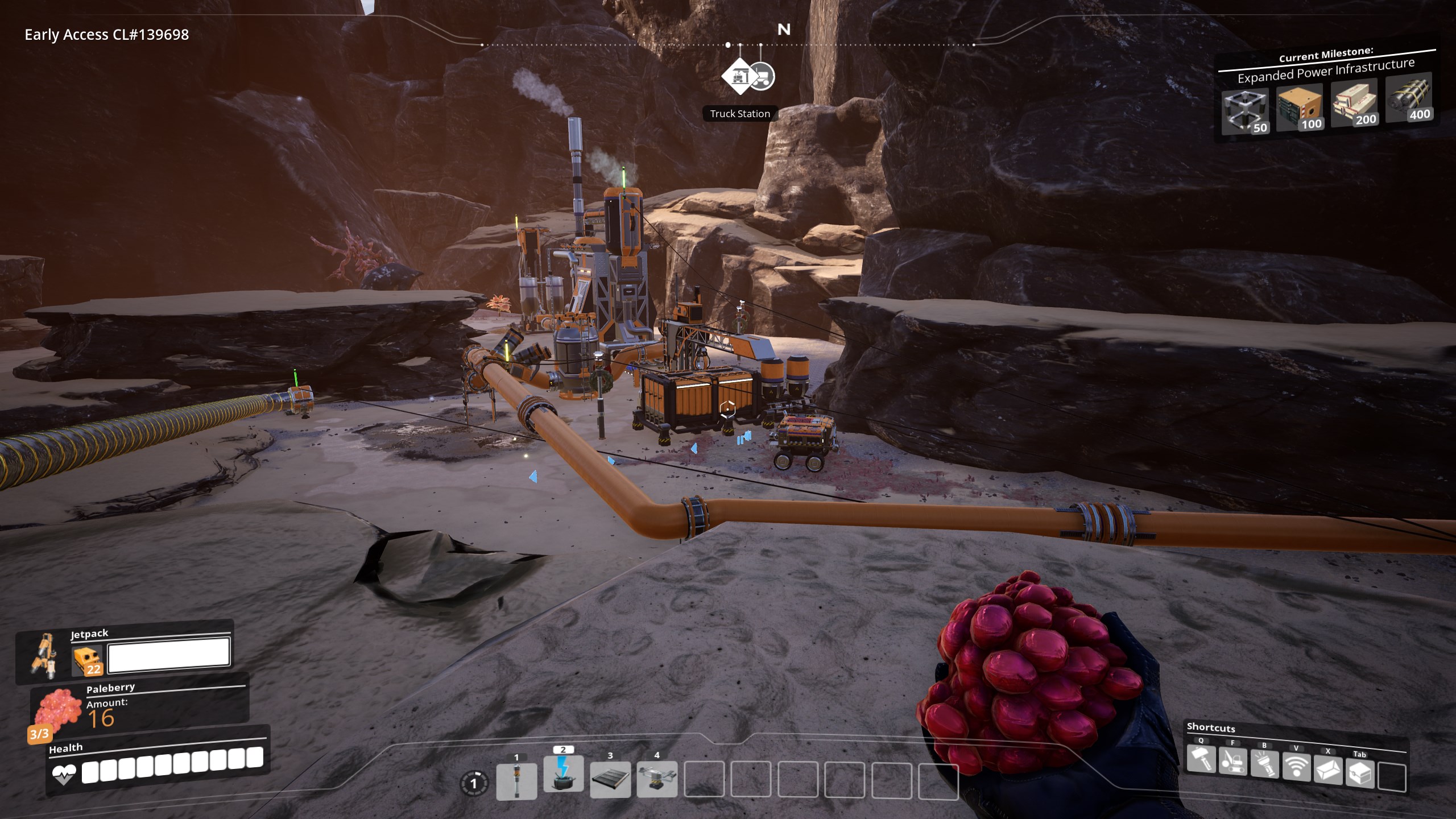Screen dimensions: 1456x819
Task: Choose the power cable item in hotbar slot 2
Action: coord(563,773)
